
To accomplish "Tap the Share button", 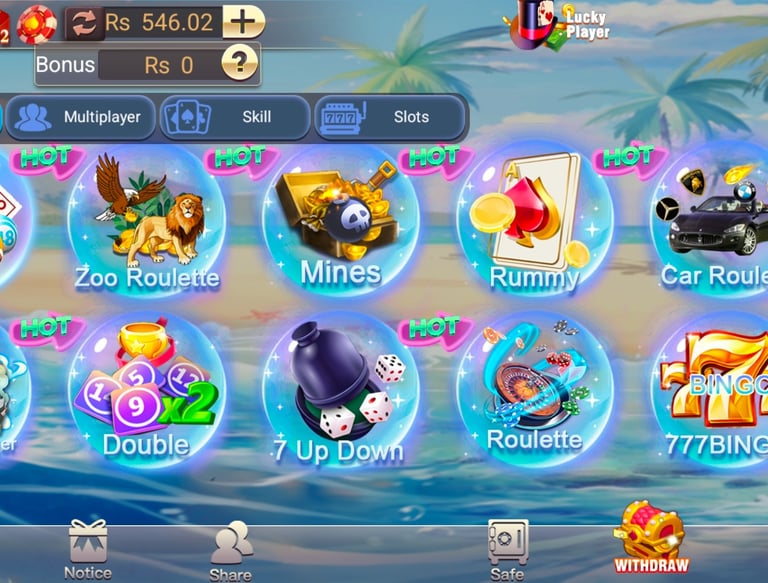I will point(230,549).
